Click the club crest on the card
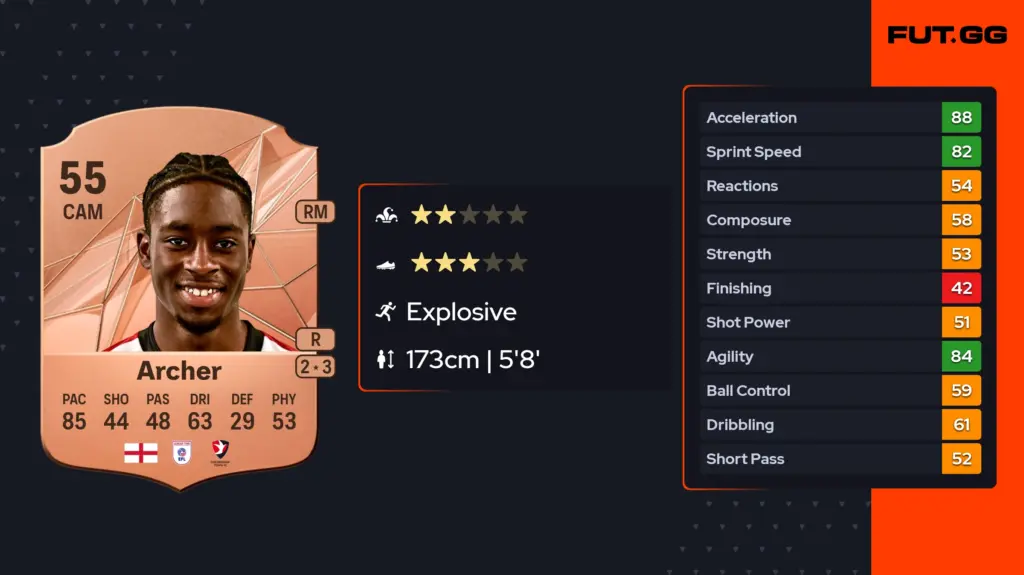1024x575 pixels. coord(221,453)
